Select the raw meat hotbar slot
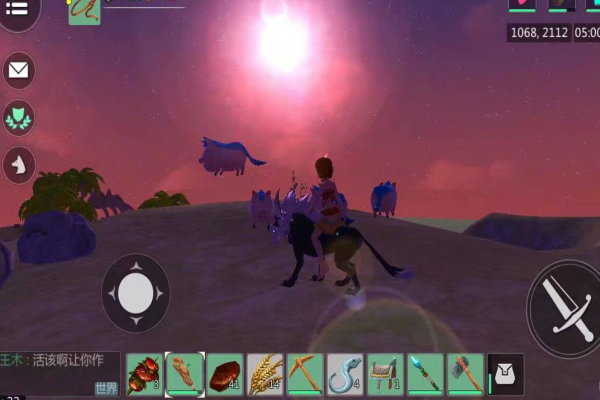600x400 pixels. (x=225, y=374)
